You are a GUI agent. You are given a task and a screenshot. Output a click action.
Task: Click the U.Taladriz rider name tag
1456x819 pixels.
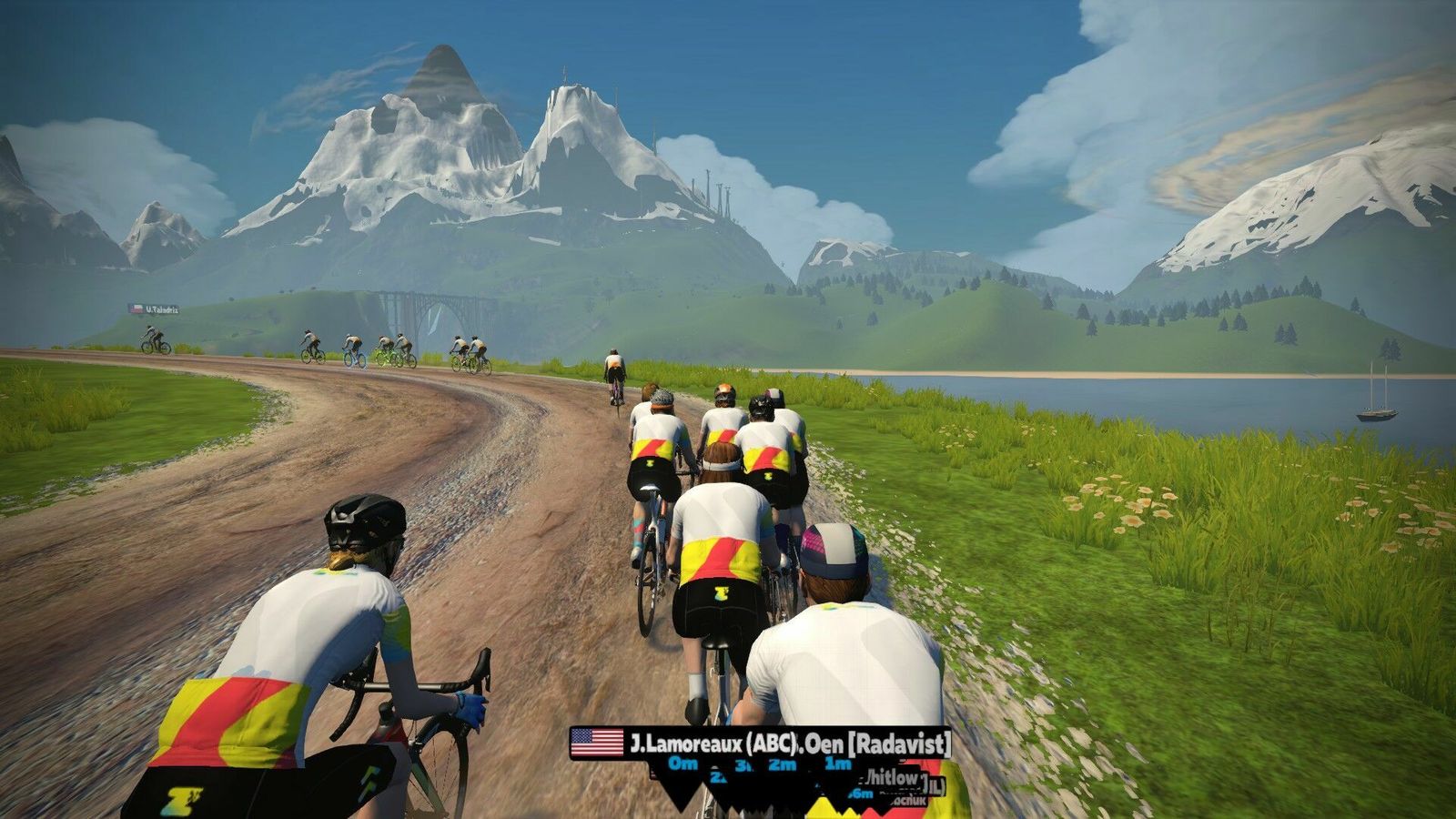point(155,309)
